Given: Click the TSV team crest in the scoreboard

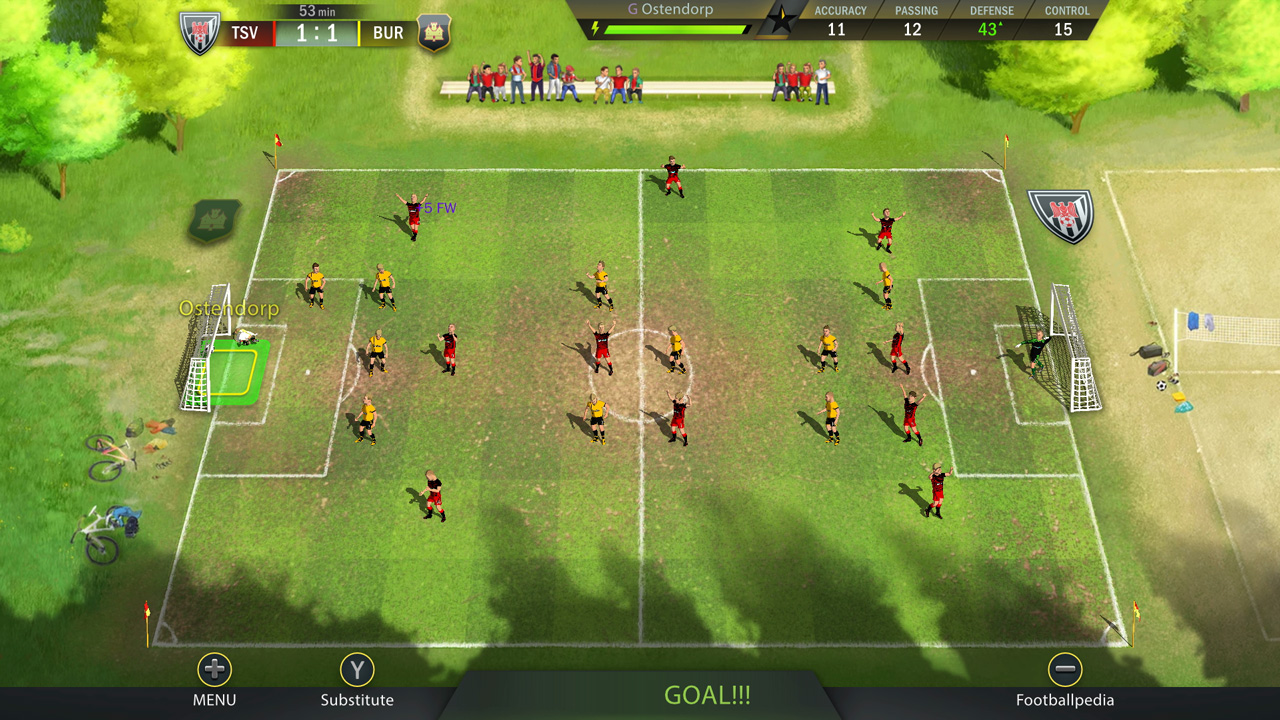Looking at the screenshot, I should pos(199,33).
